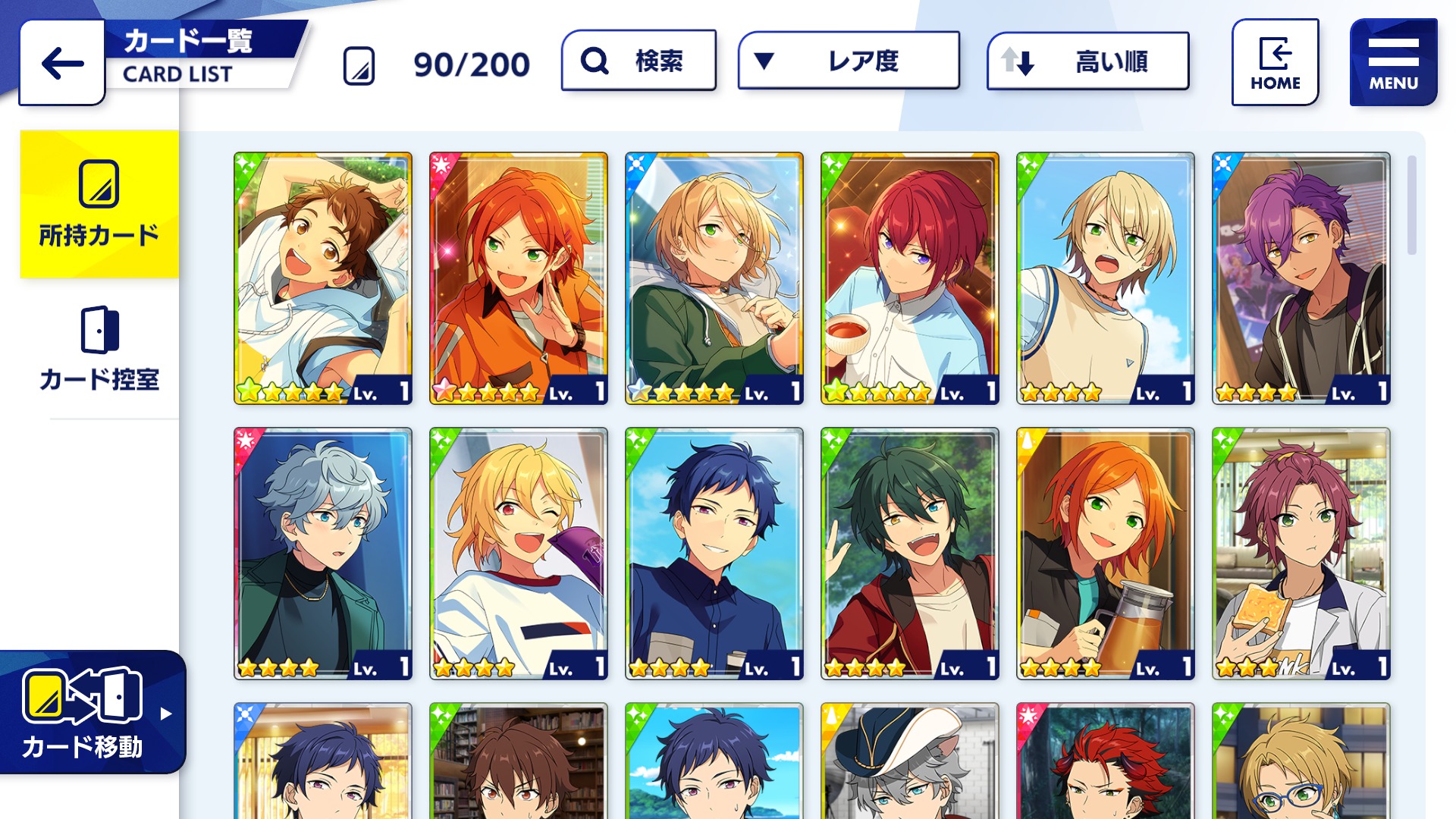Switch to the カード控室 tab
The height and width of the screenshot is (819, 1456).
coord(99,349)
